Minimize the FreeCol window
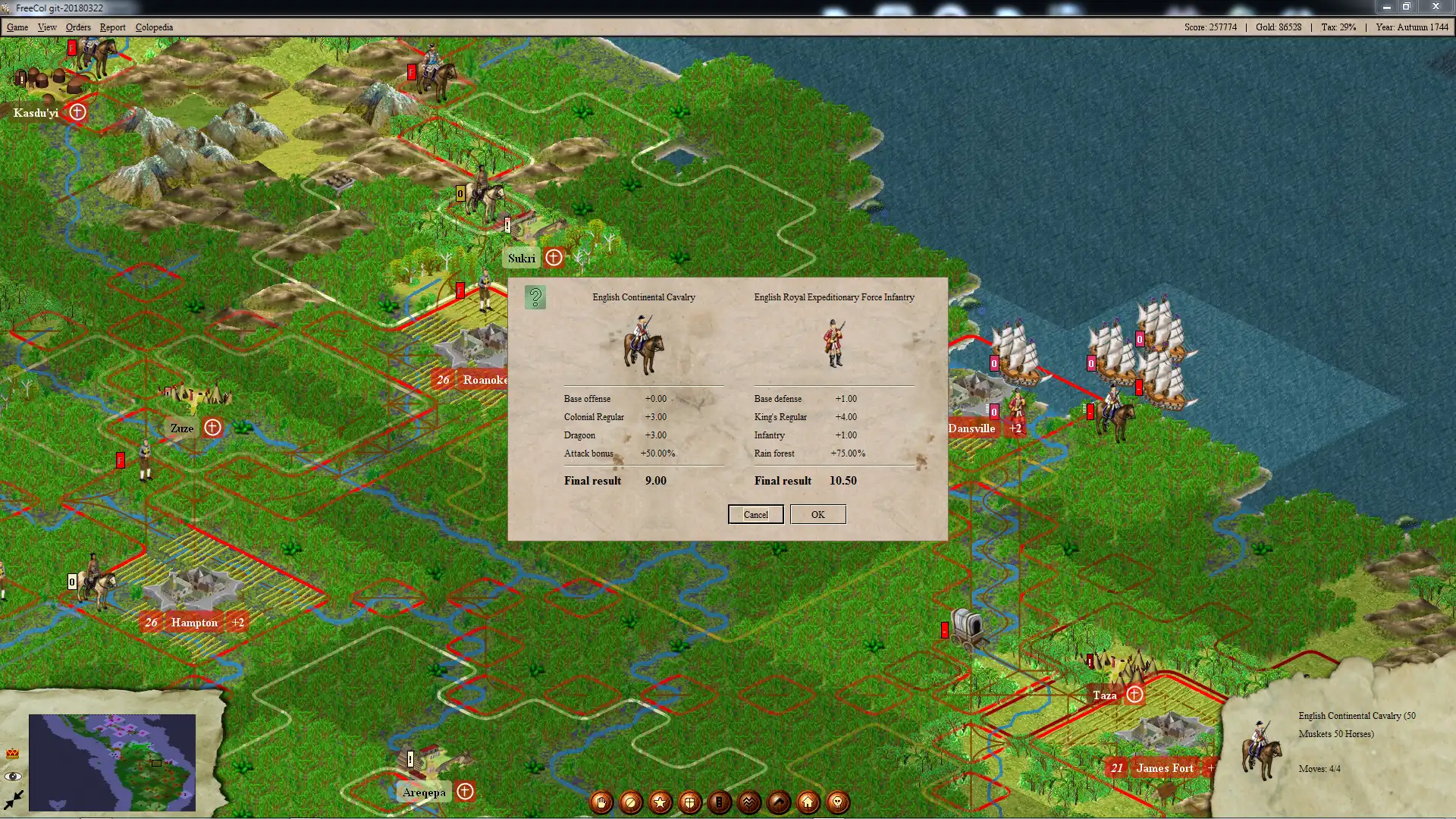1456x819 pixels. 1386,7
